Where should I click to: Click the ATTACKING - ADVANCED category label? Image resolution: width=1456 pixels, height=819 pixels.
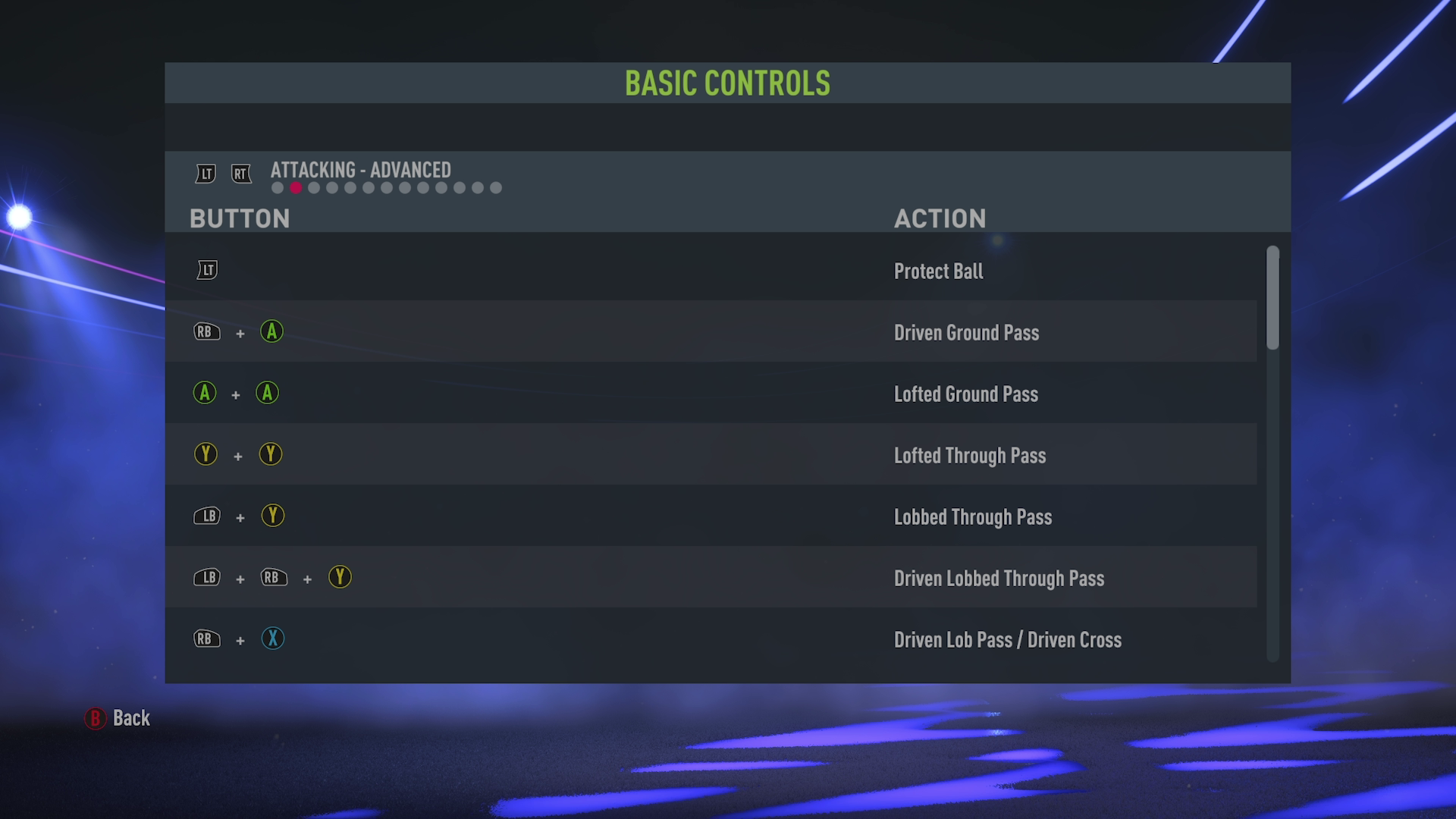click(x=361, y=171)
